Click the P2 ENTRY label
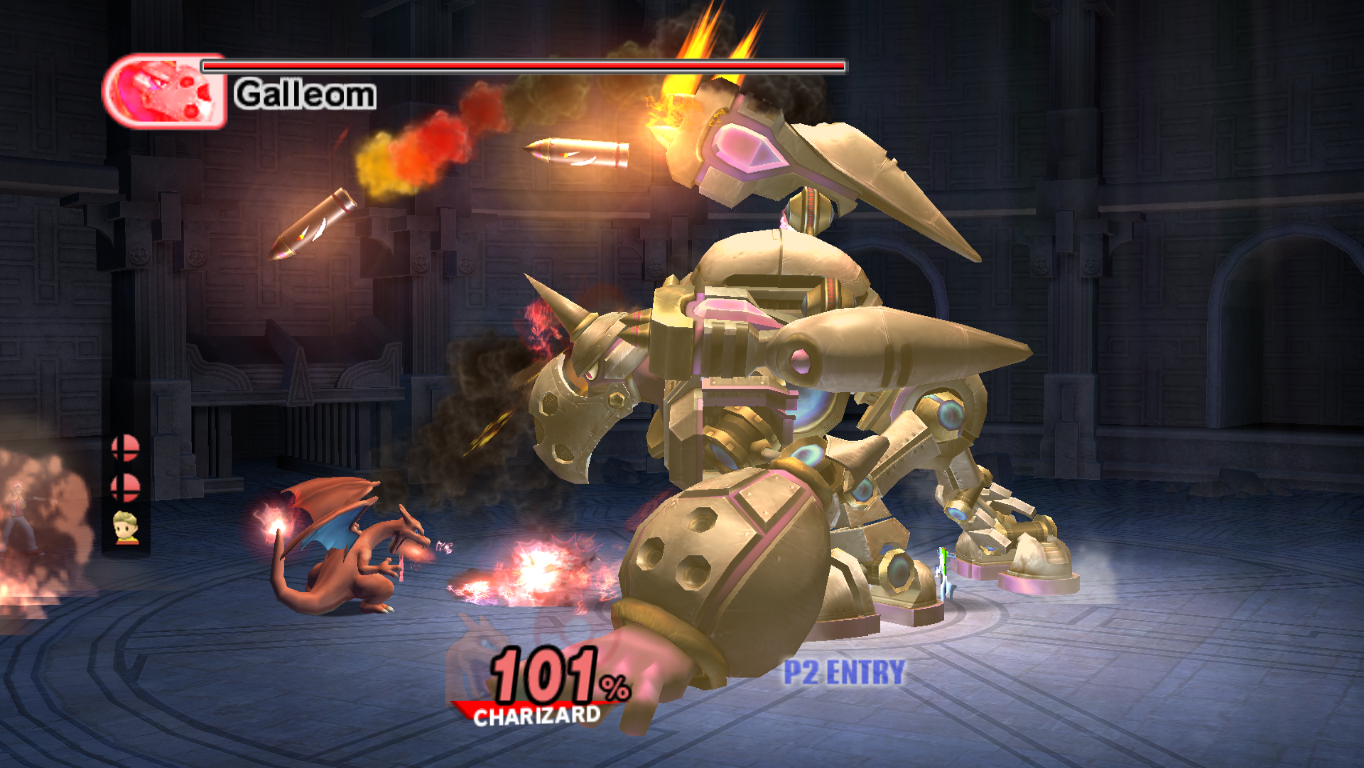1364x768 pixels. [x=844, y=673]
